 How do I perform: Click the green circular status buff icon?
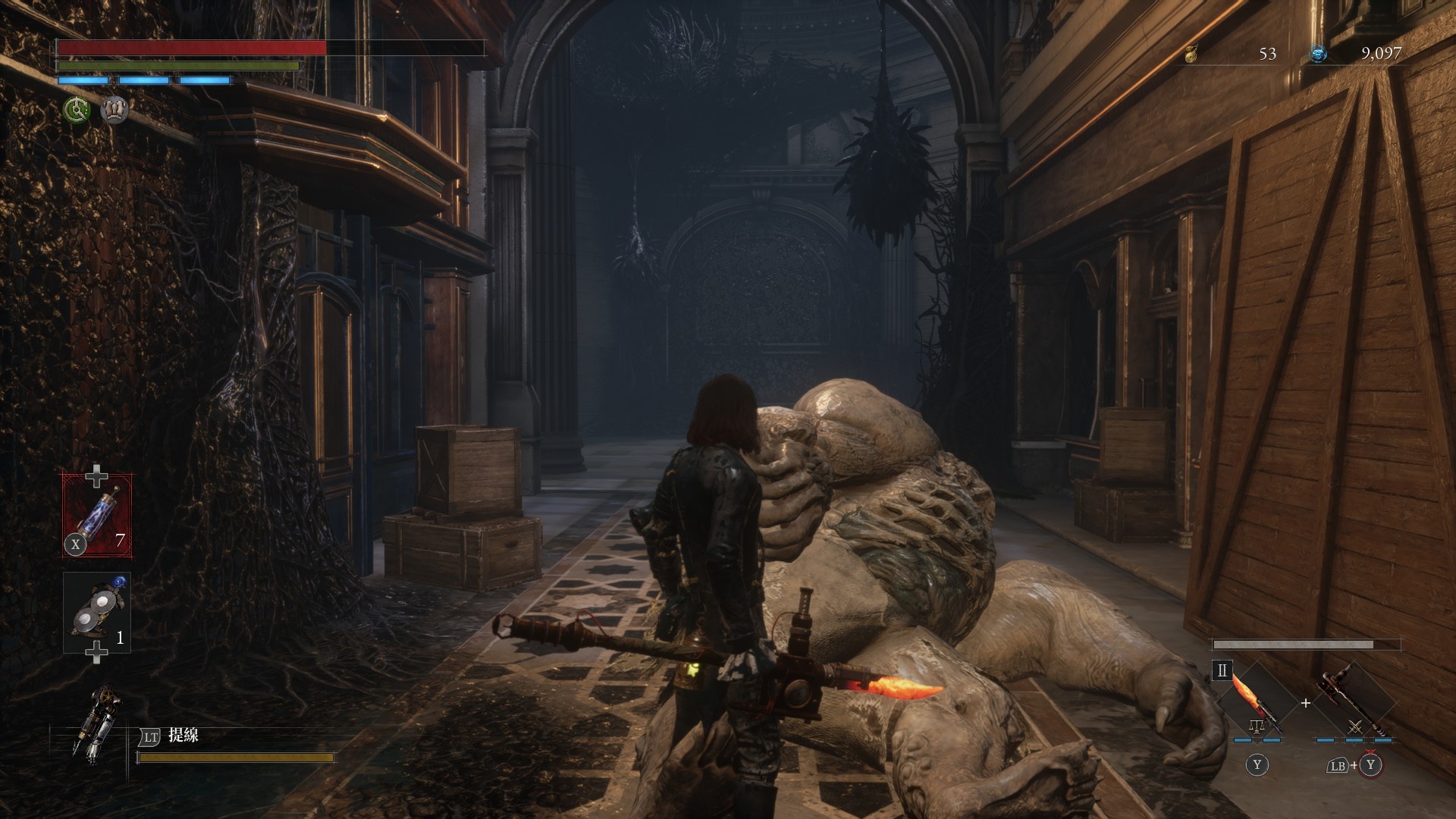click(x=76, y=111)
